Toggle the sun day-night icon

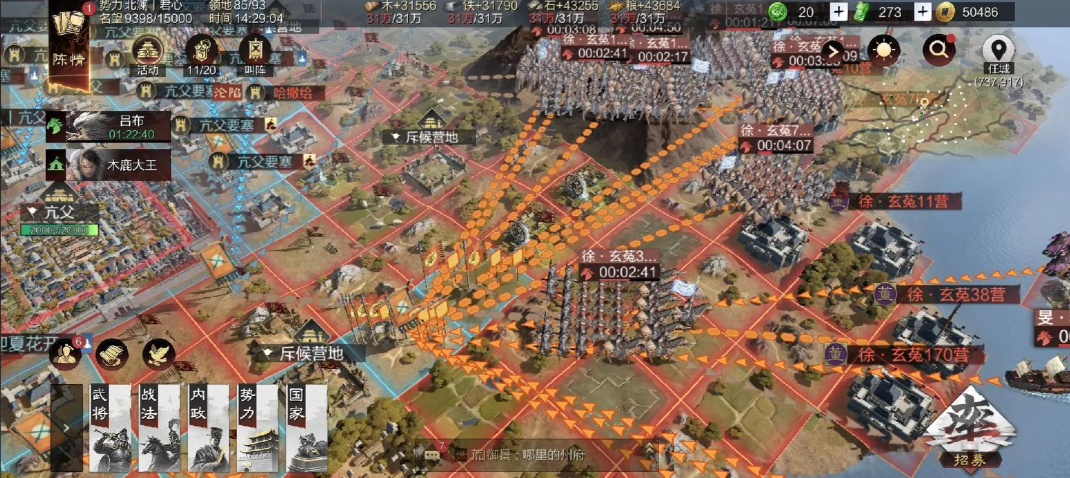pyautogui.click(x=884, y=48)
